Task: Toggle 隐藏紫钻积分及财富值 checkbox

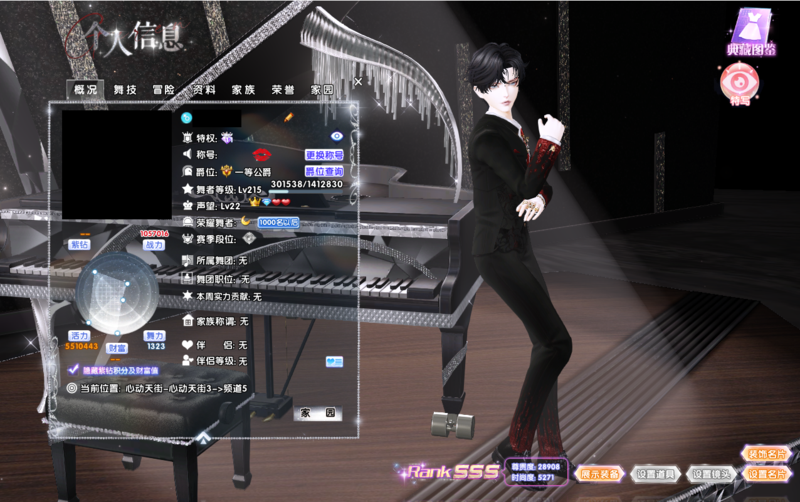Action: tap(73, 369)
